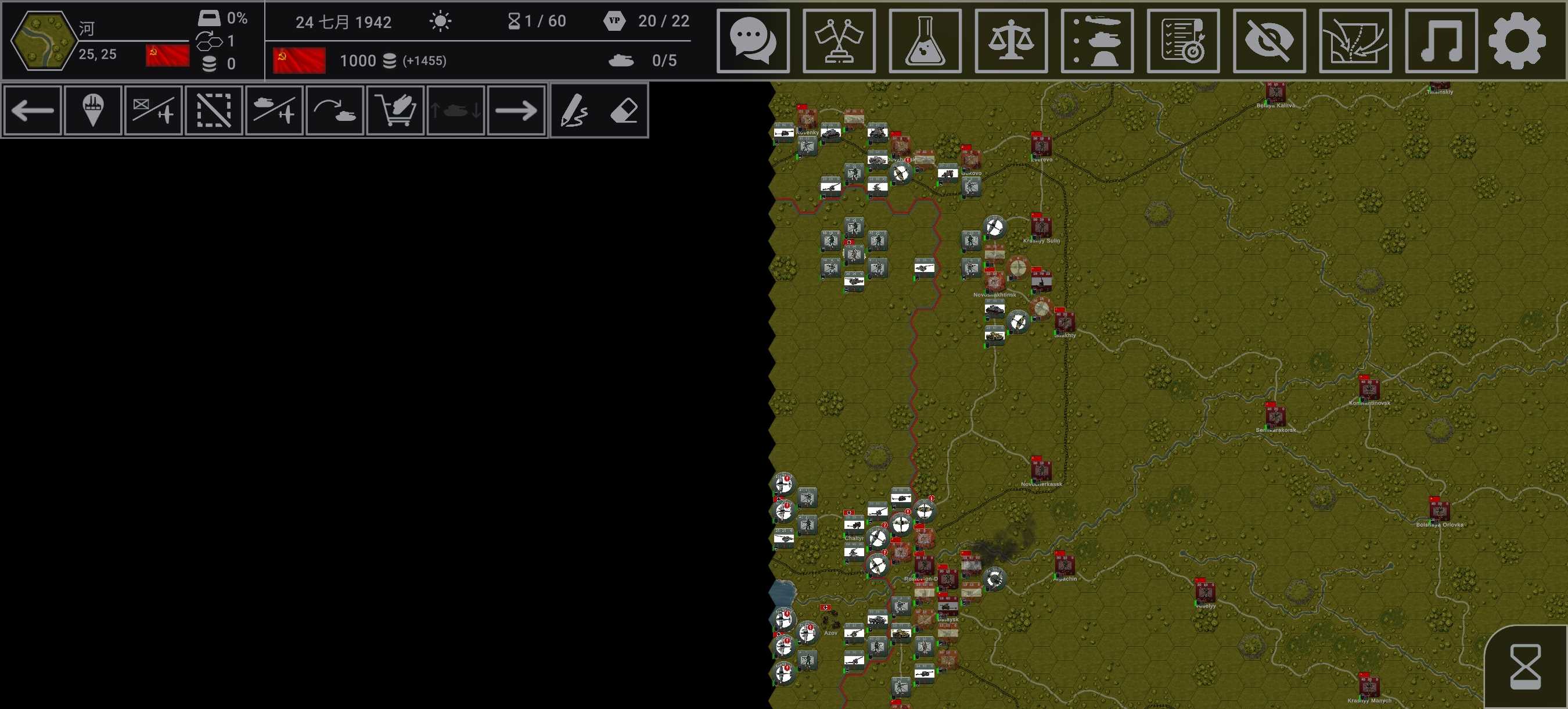The height and width of the screenshot is (709, 1568).
Task: Toggle the crossed-out eye visibility button
Action: click(1269, 41)
